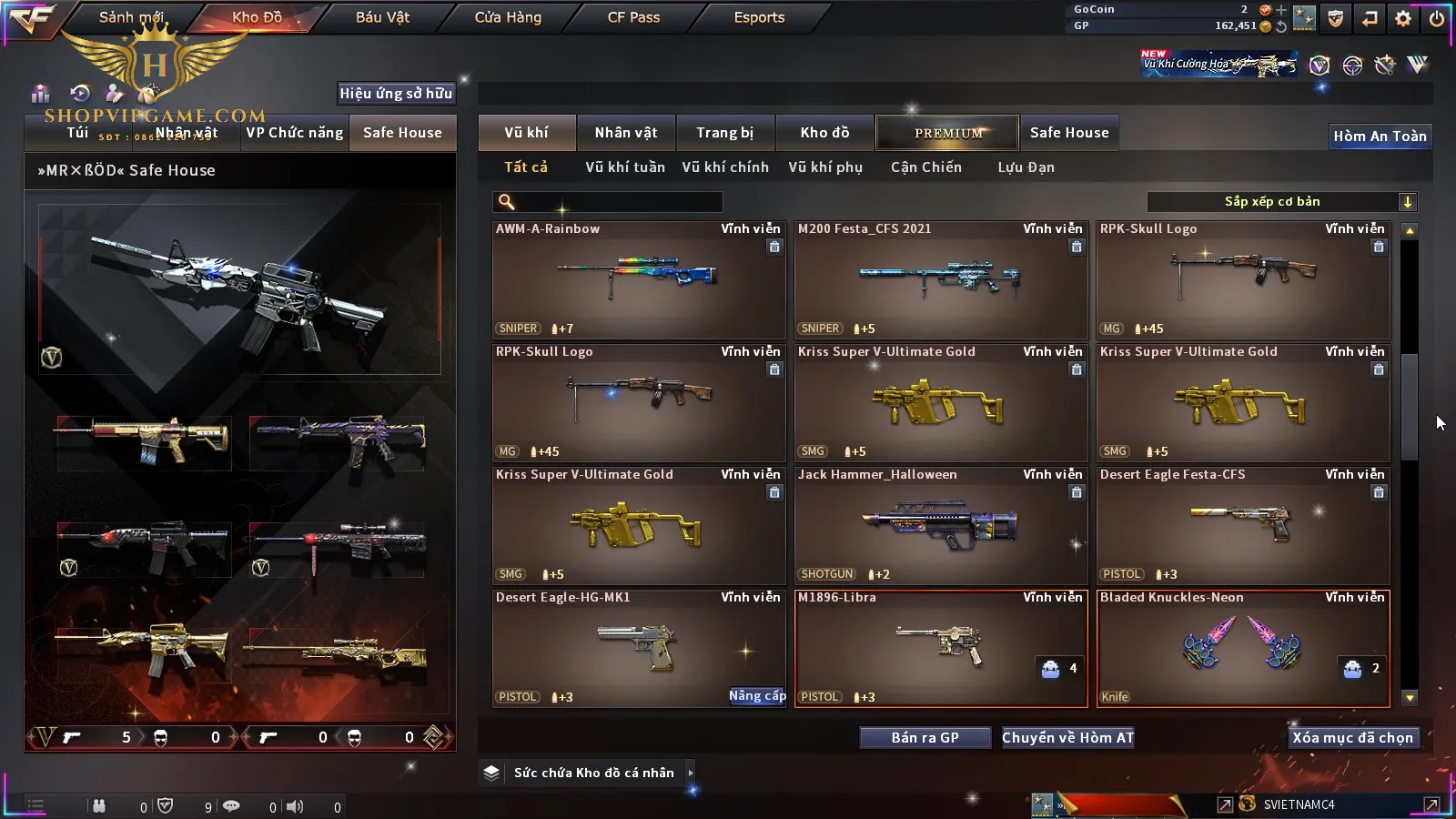Open the CF Pass menu

point(633,17)
